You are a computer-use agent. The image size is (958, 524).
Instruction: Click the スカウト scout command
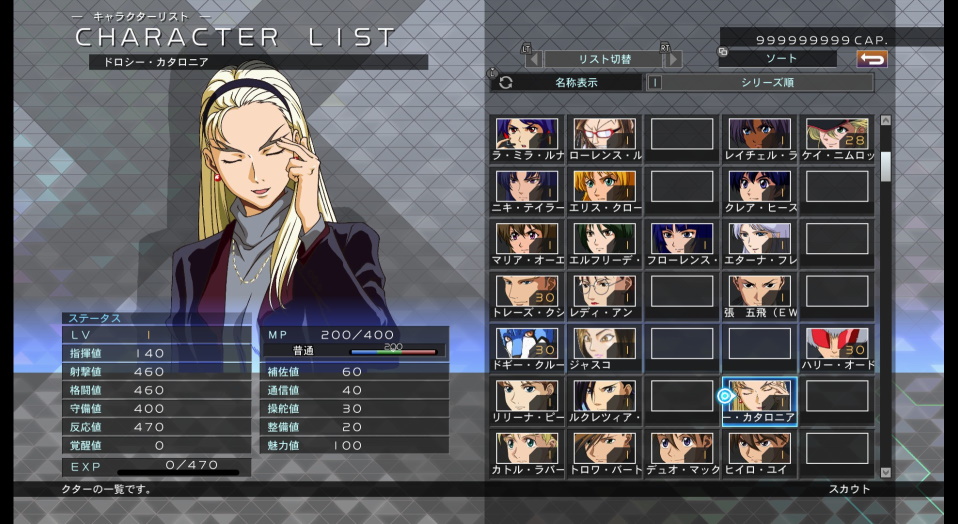click(849, 489)
